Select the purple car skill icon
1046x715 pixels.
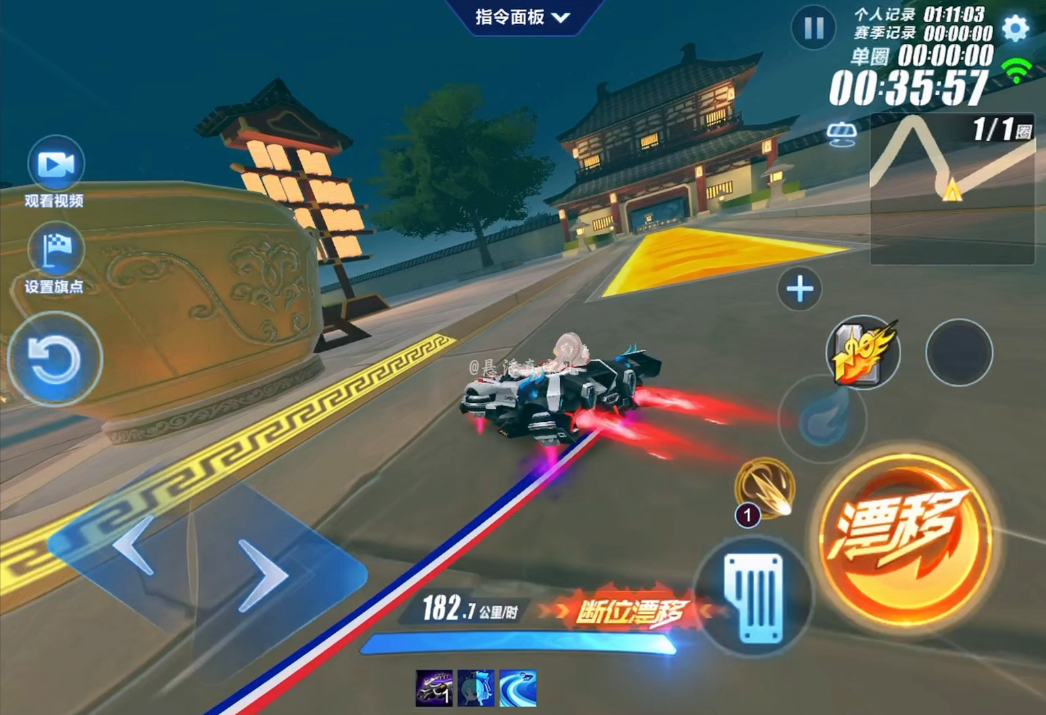point(434,688)
